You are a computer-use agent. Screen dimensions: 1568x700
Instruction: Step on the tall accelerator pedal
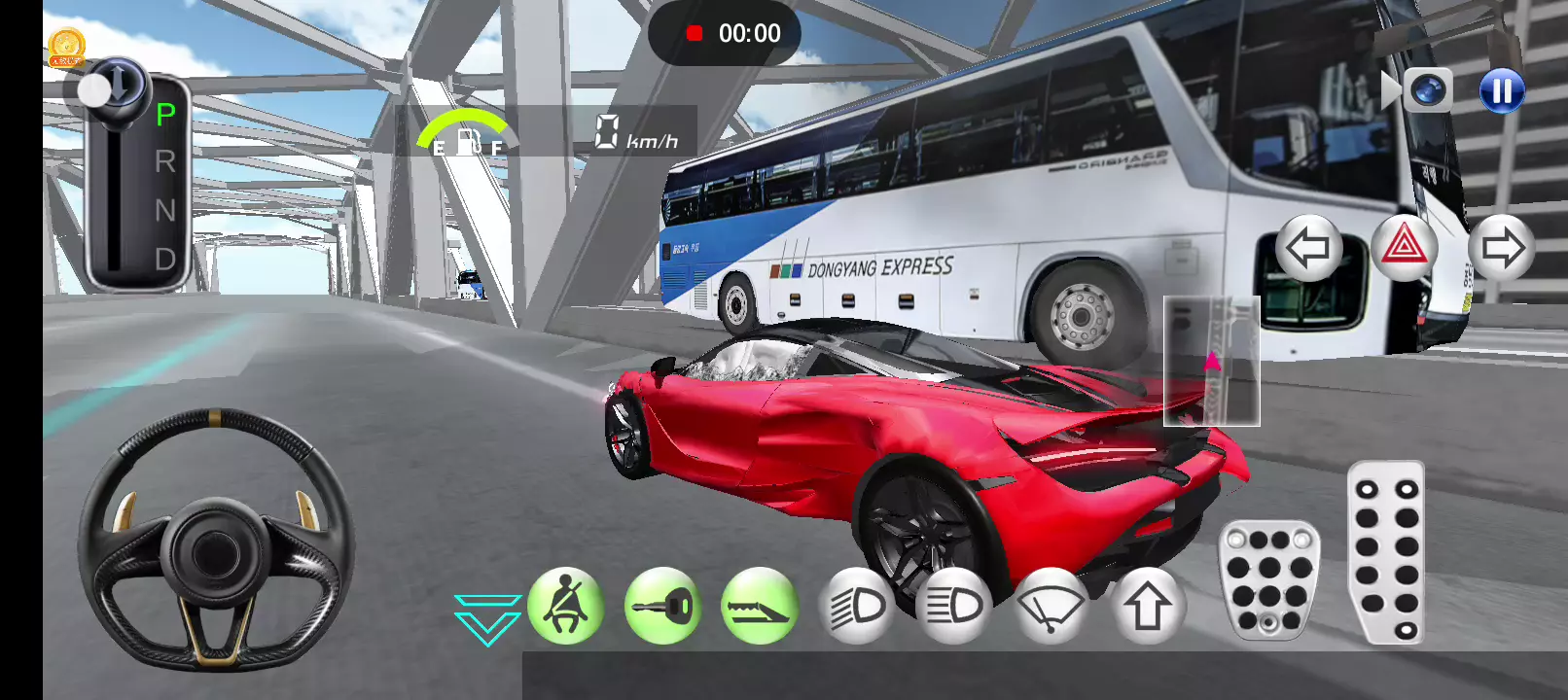click(1386, 552)
